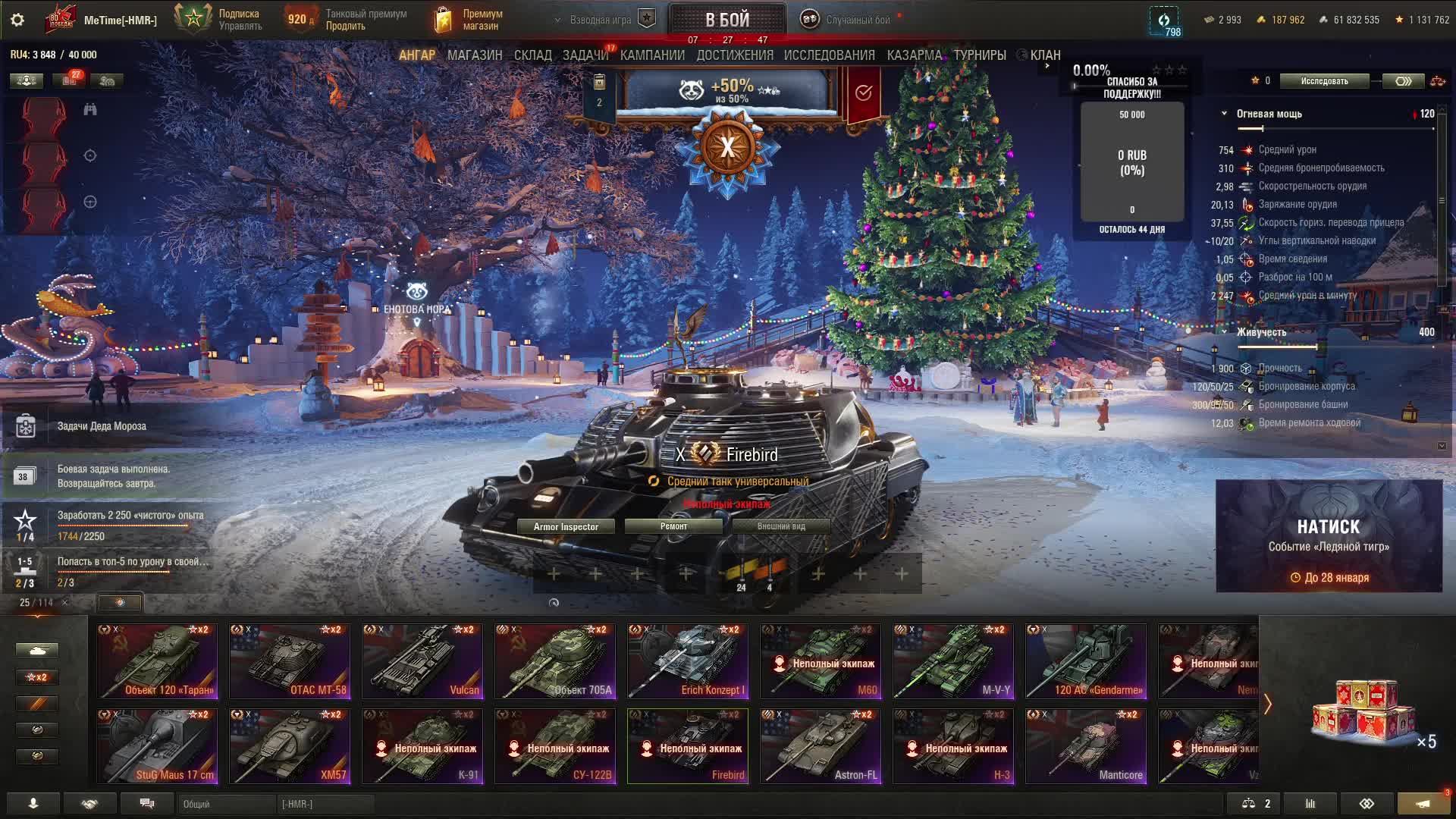Click the Исследовать research button
Screen dimensions: 1456x819
[1324, 81]
